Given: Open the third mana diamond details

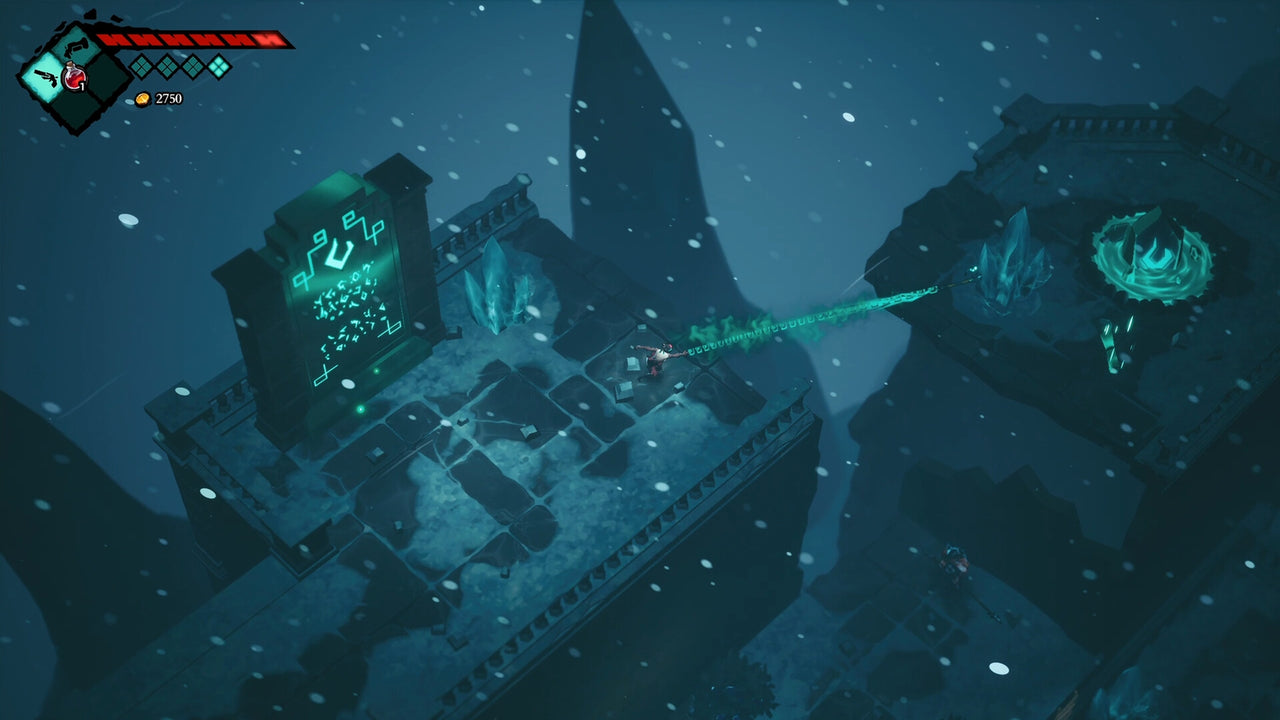Looking at the screenshot, I should click(191, 65).
